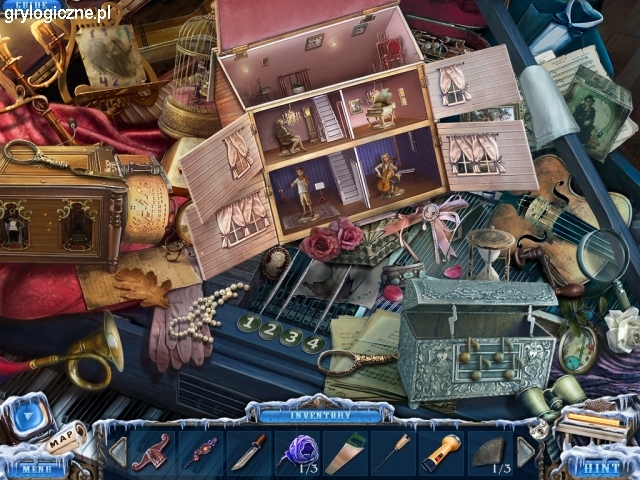Choose the ornate red-jeweled pin item
640x480 pixels.
(x=200, y=452)
